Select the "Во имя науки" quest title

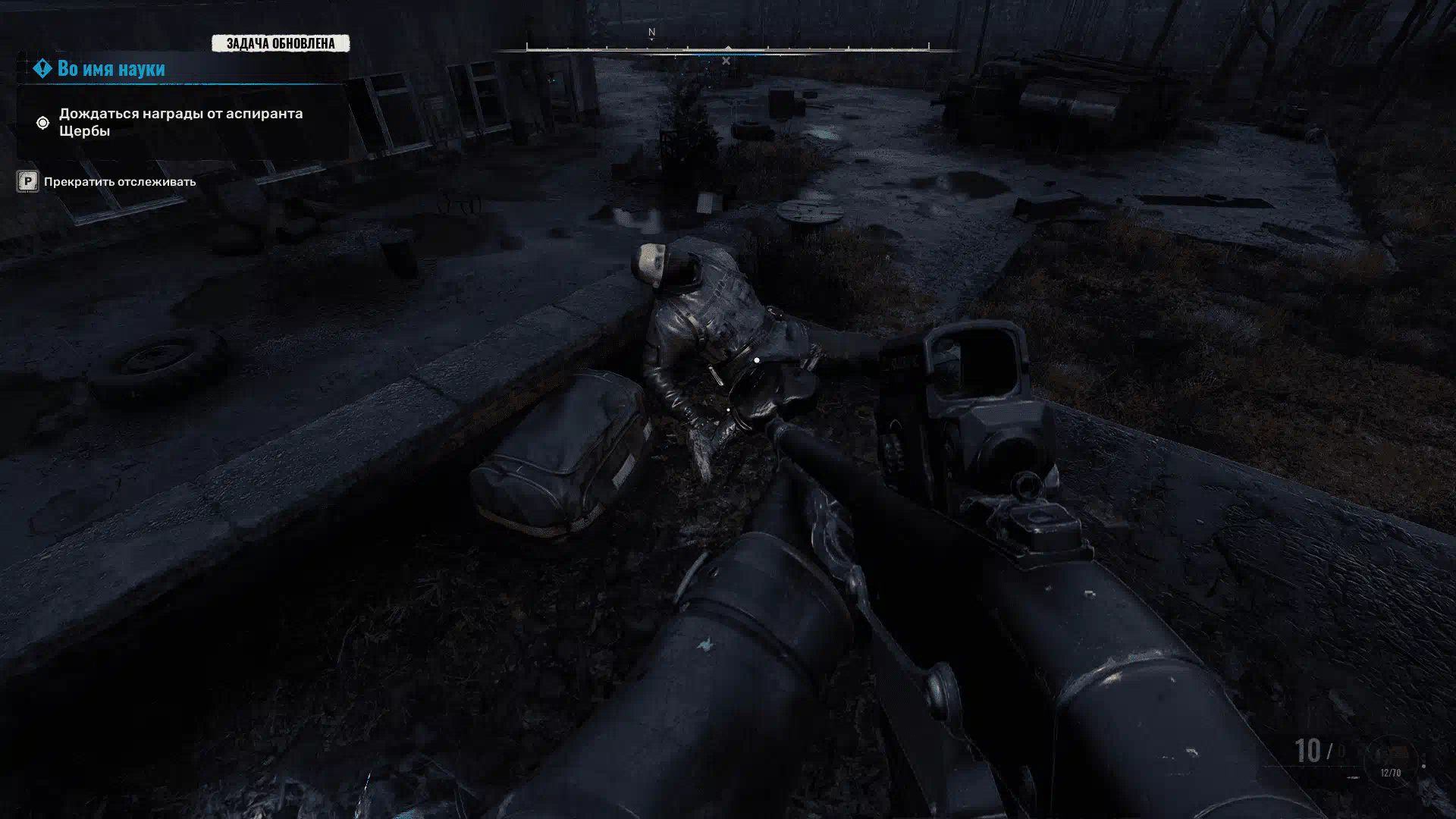click(x=111, y=68)
